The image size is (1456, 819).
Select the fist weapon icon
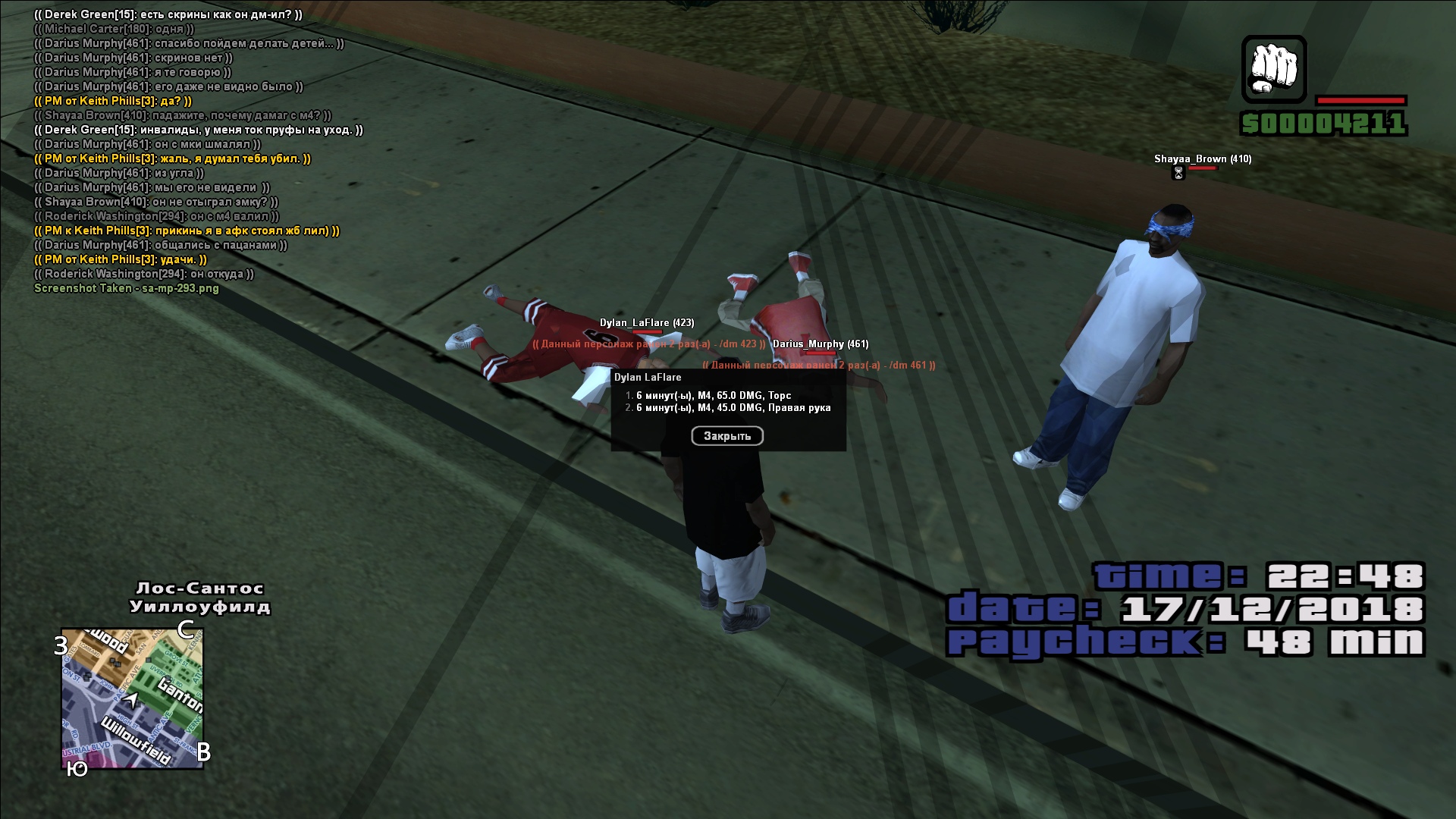[x=1273, y=69]
